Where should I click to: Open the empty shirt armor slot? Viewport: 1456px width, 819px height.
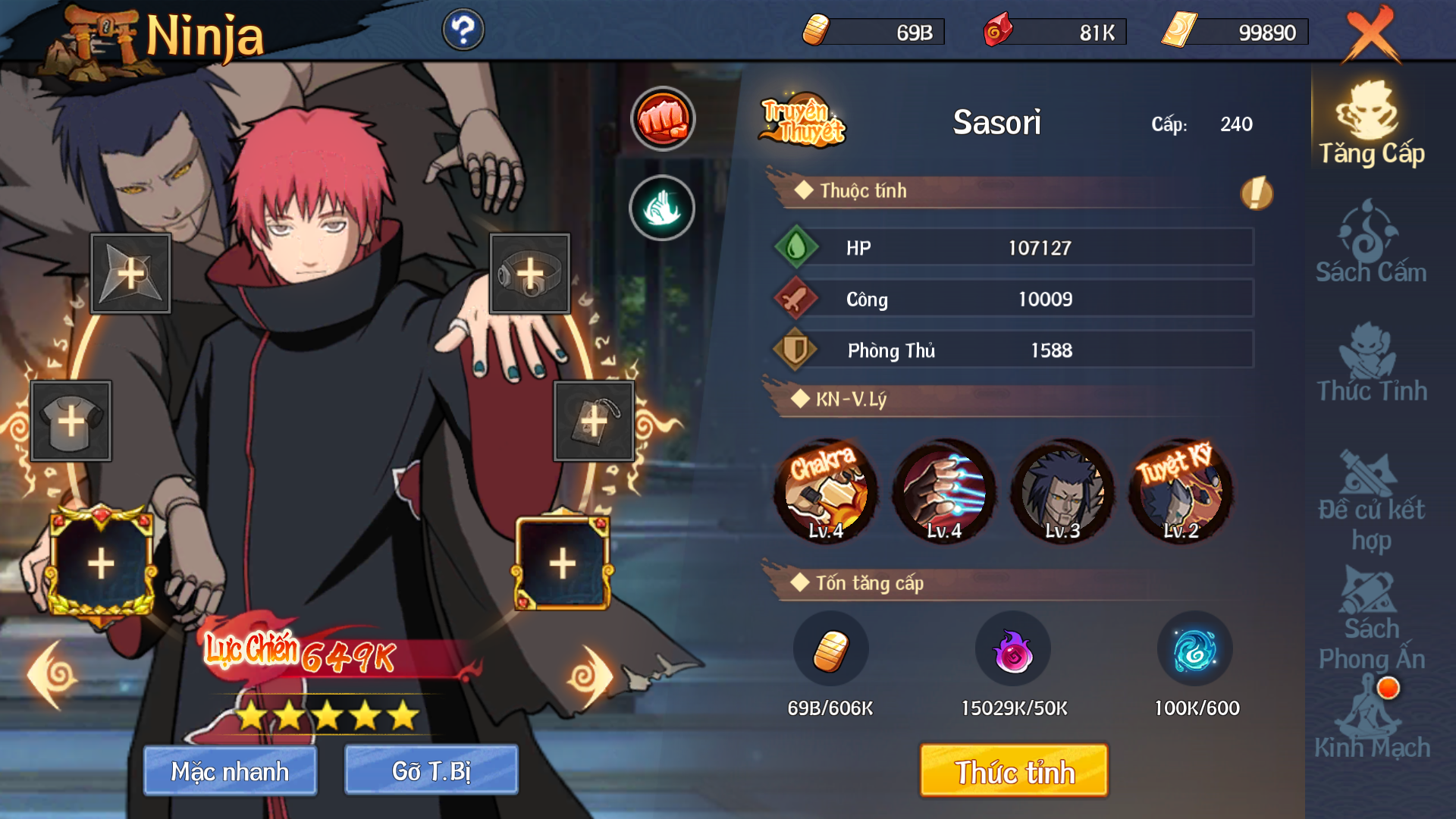71,421
